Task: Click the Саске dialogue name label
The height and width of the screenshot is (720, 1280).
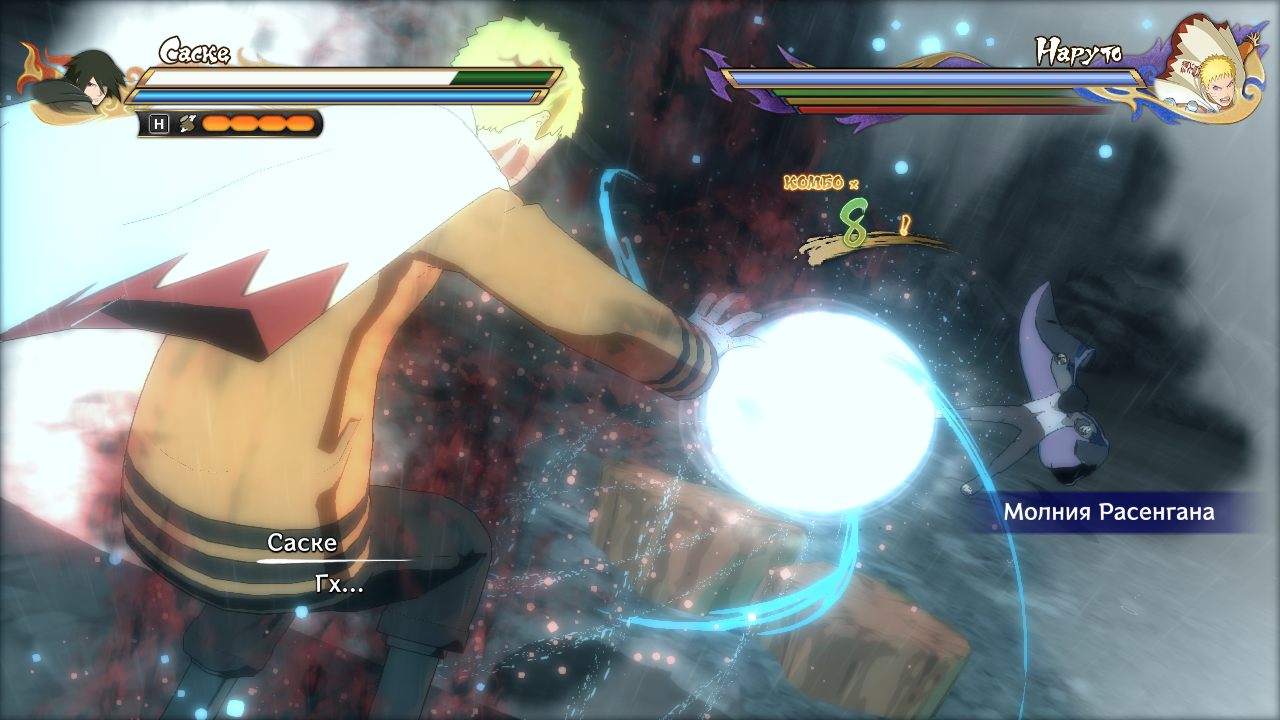Action: tap(301, 544)
